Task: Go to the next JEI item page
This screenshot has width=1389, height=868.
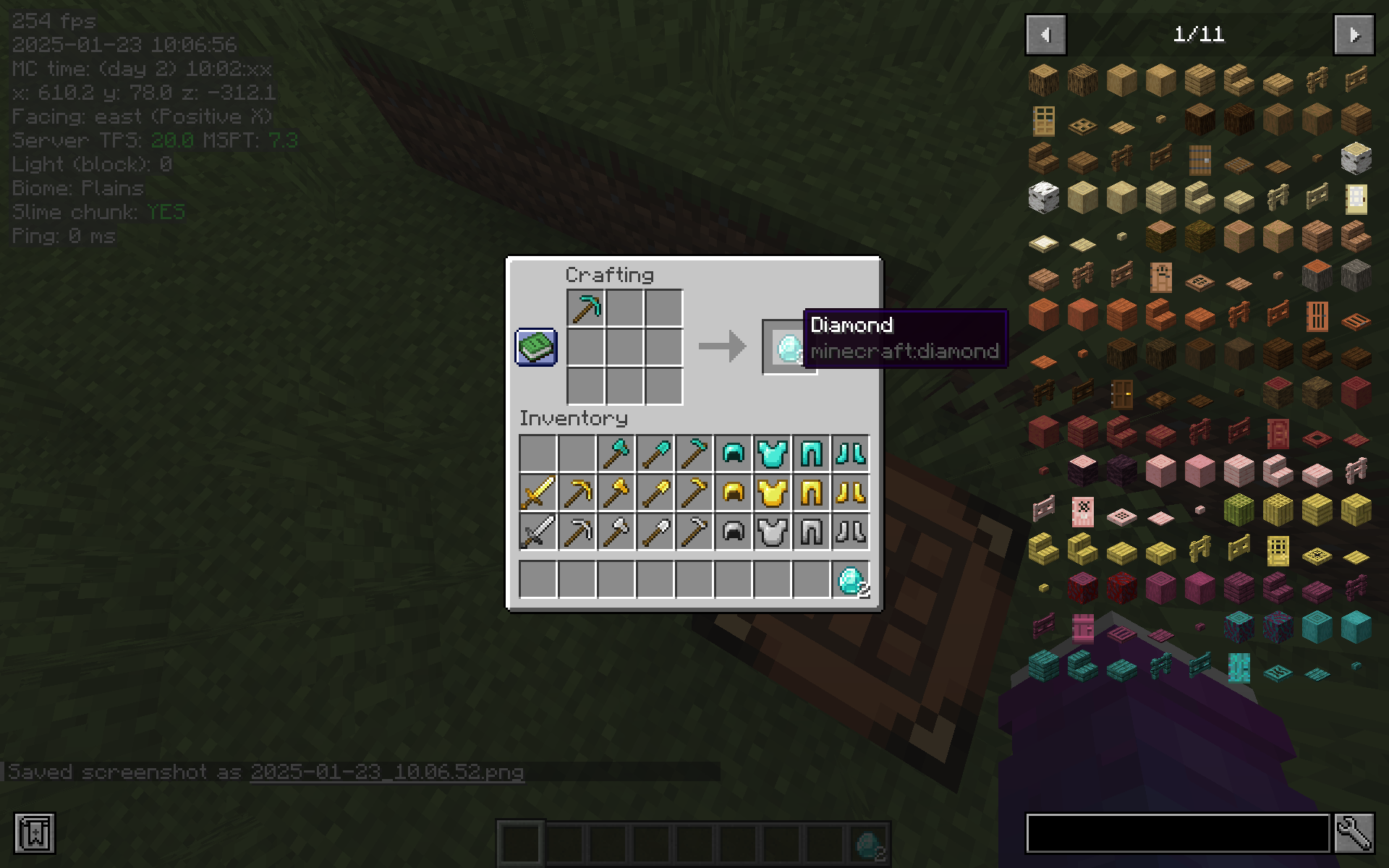Action: tap(1354, 34)
